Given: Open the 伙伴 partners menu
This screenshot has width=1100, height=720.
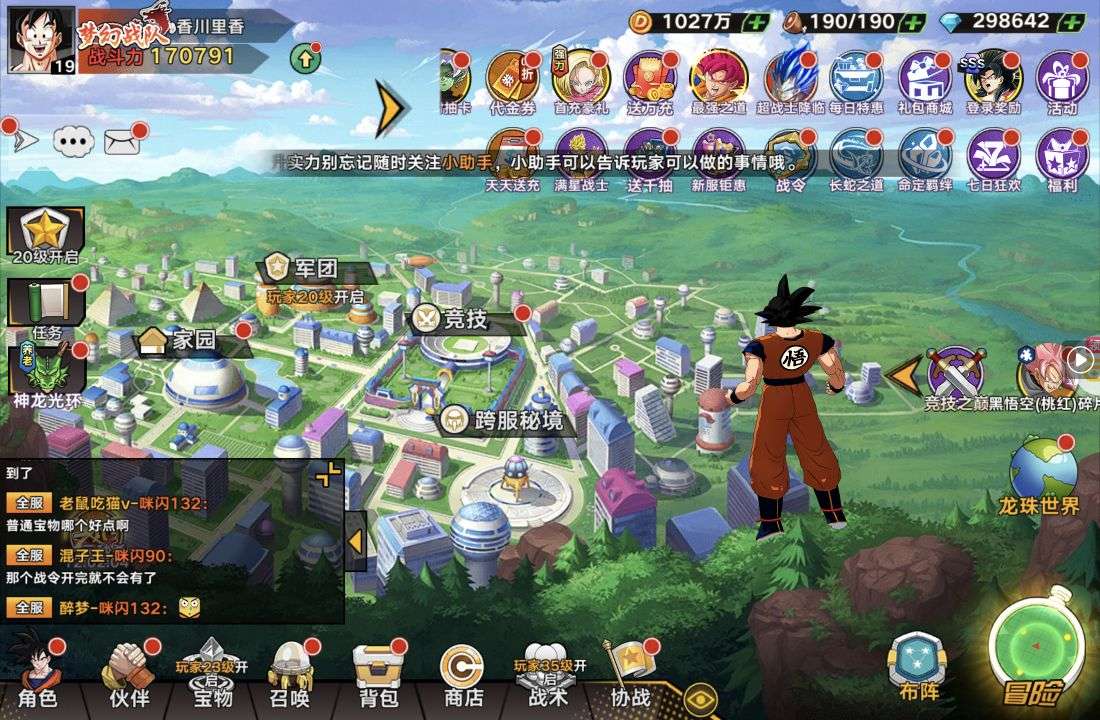Looking at the screenshot, I should point(129,672).
